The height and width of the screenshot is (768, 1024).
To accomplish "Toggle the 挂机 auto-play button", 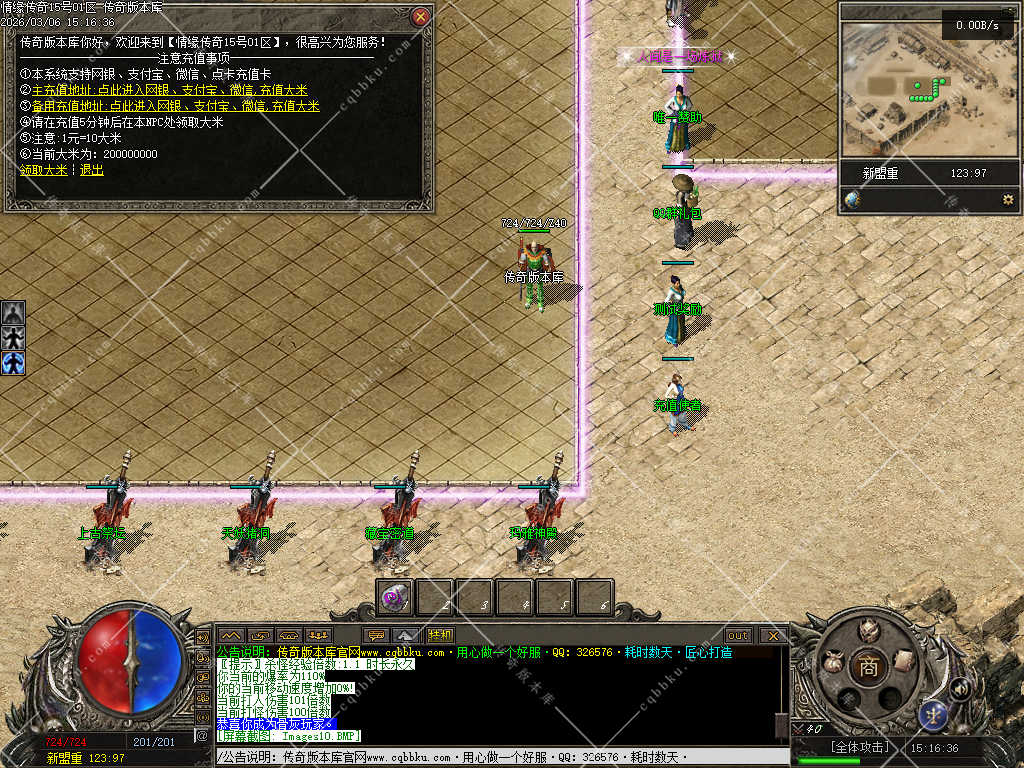I will (x=440, y=635).
